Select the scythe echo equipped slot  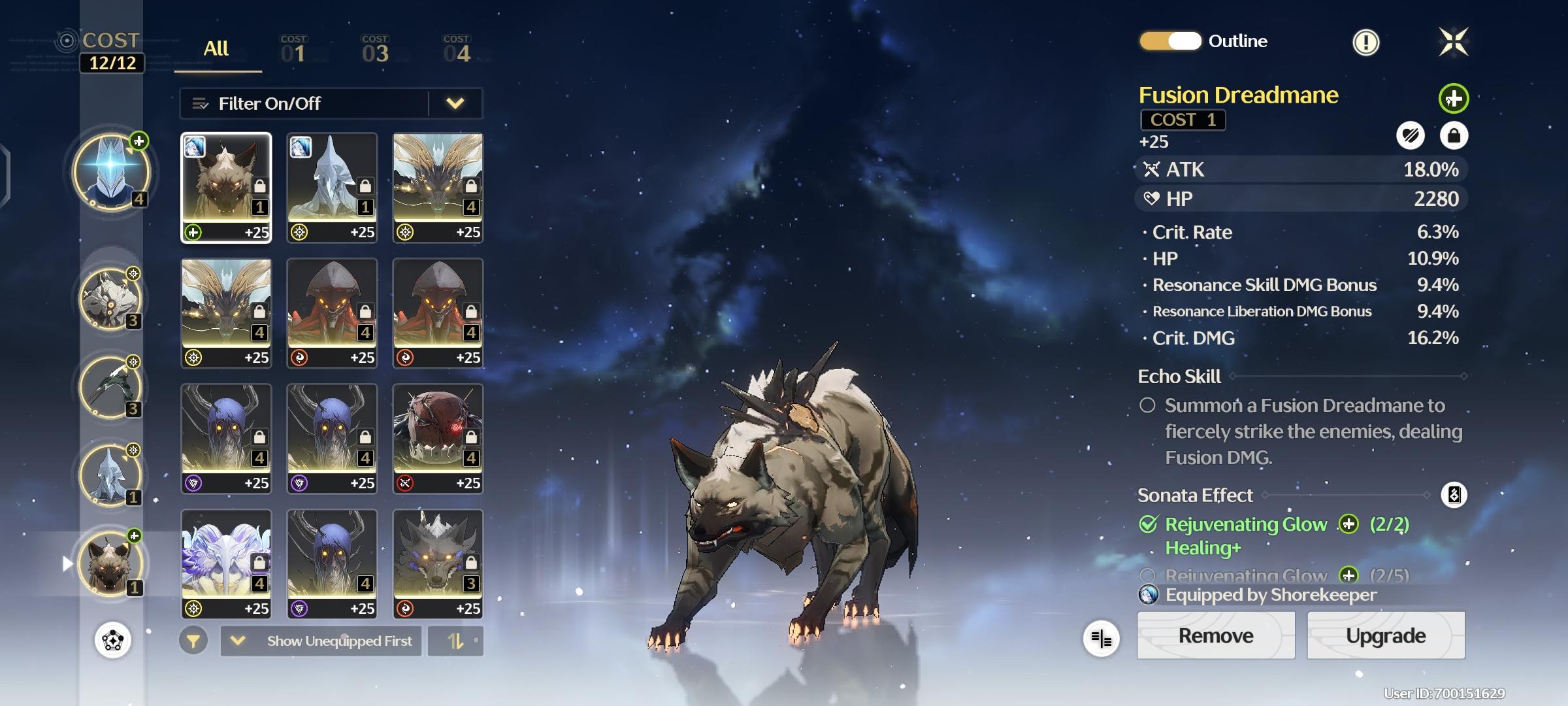pos(110,387)
